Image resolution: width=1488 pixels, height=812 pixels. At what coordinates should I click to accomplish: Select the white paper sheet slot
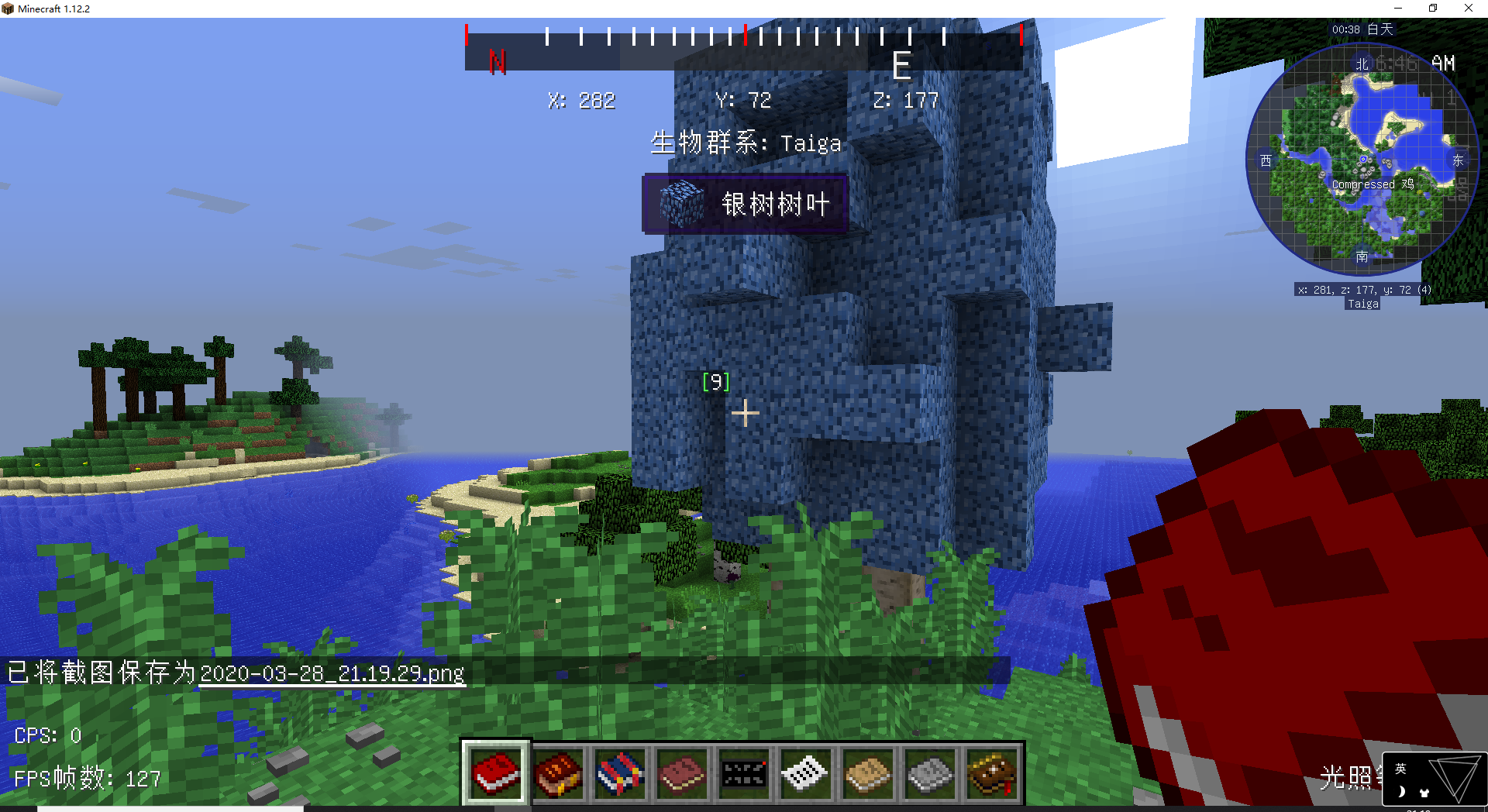[x=806, y=773]
